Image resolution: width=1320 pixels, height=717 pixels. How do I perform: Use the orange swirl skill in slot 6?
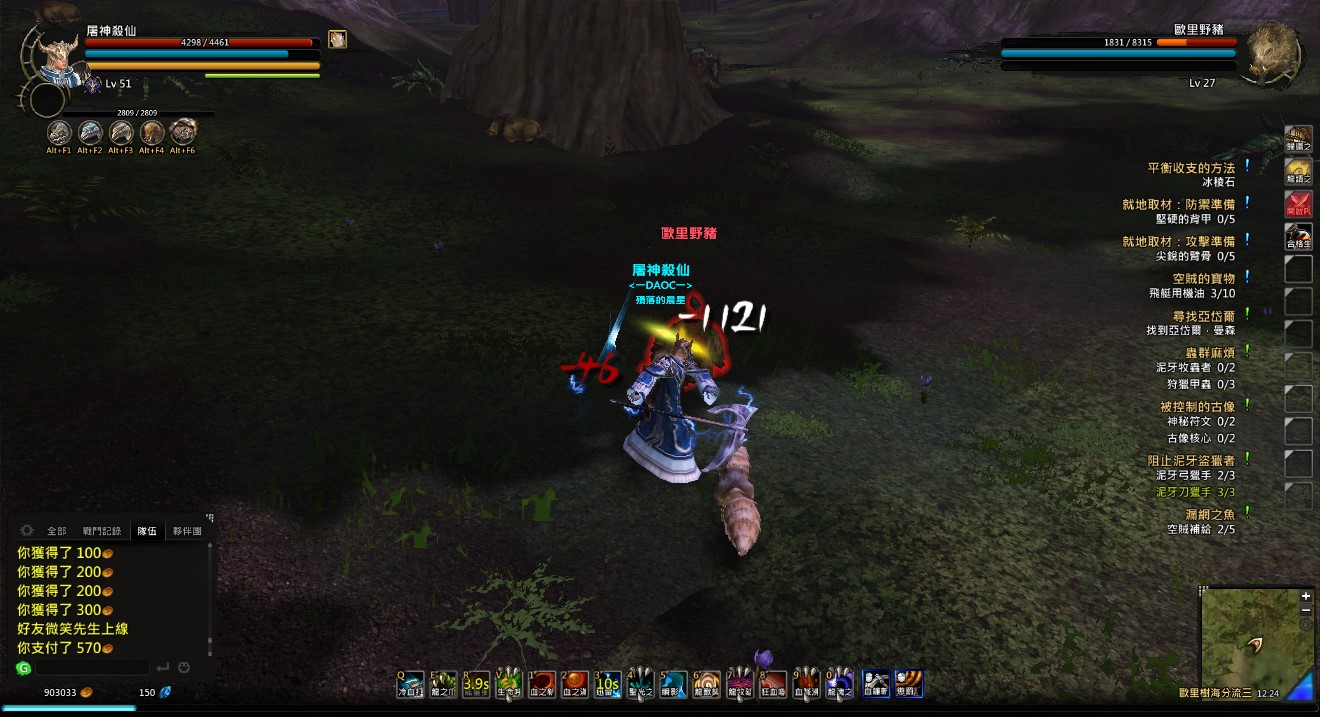click(707, 684)
